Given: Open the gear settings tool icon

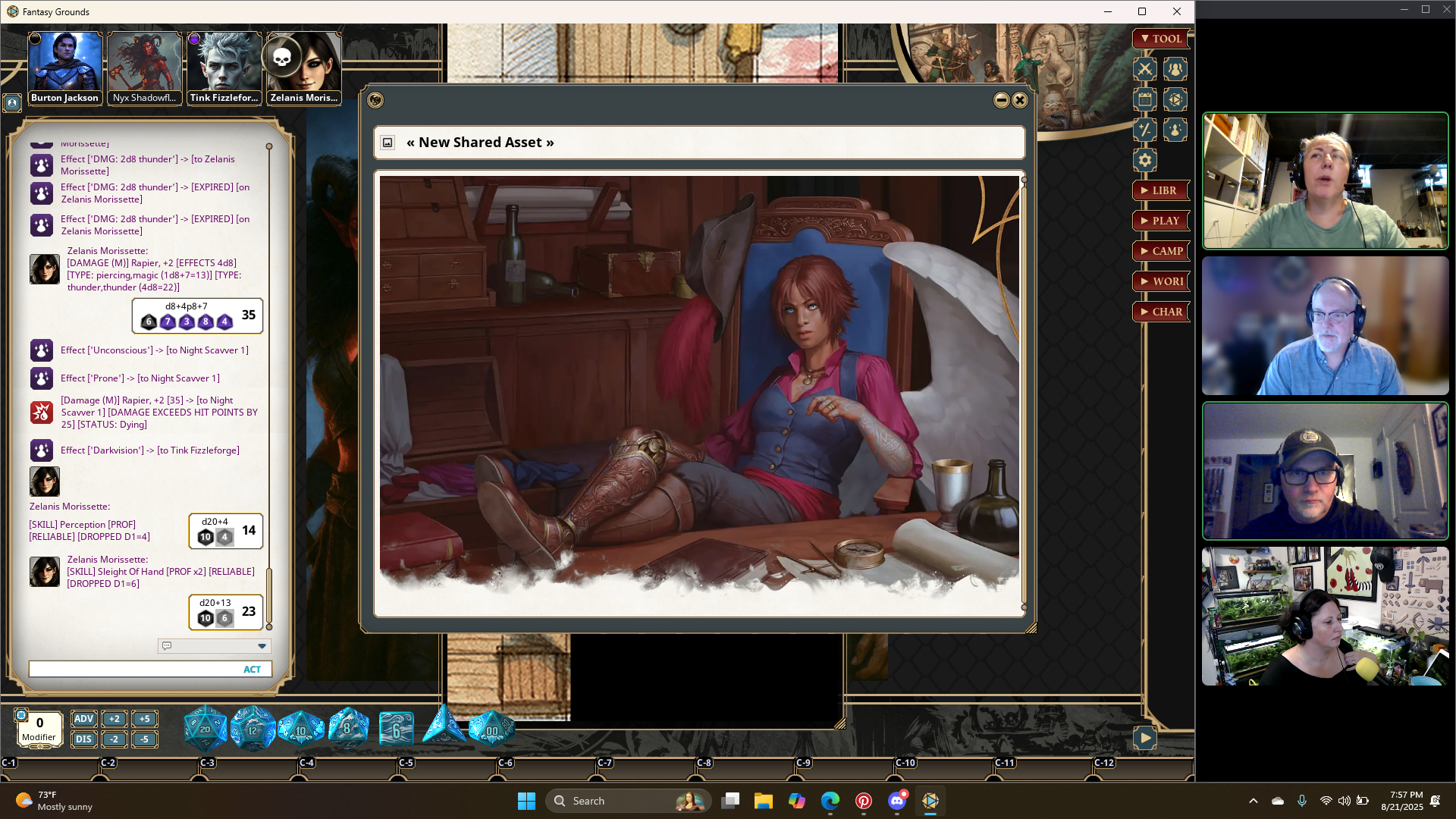Looking at the screenshot, I should [x=1145, y=160].
